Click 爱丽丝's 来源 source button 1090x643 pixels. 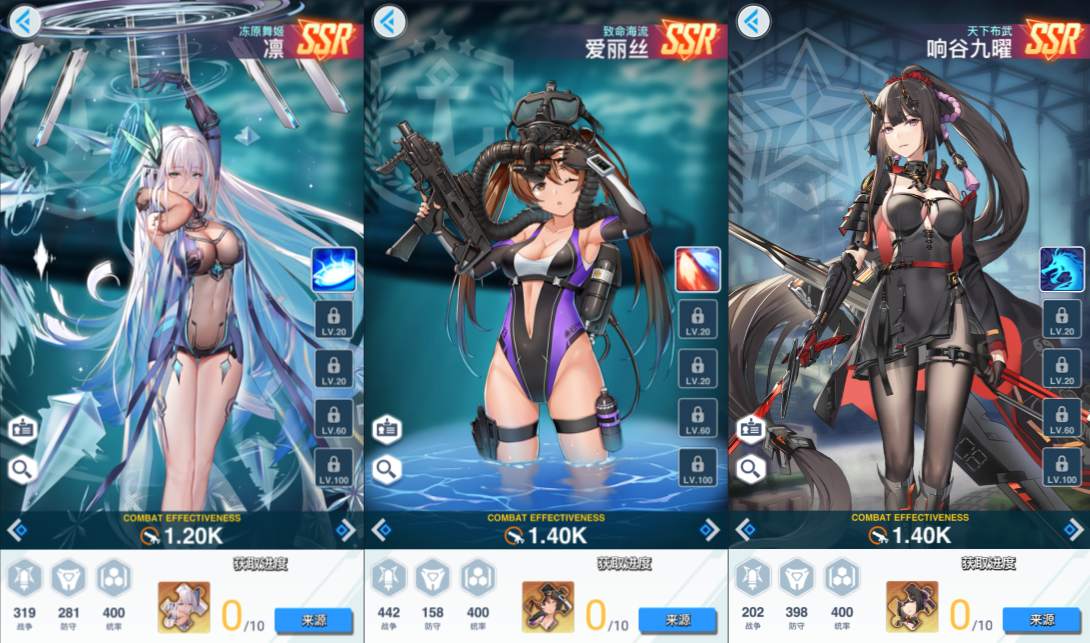(x=677, y=620)
